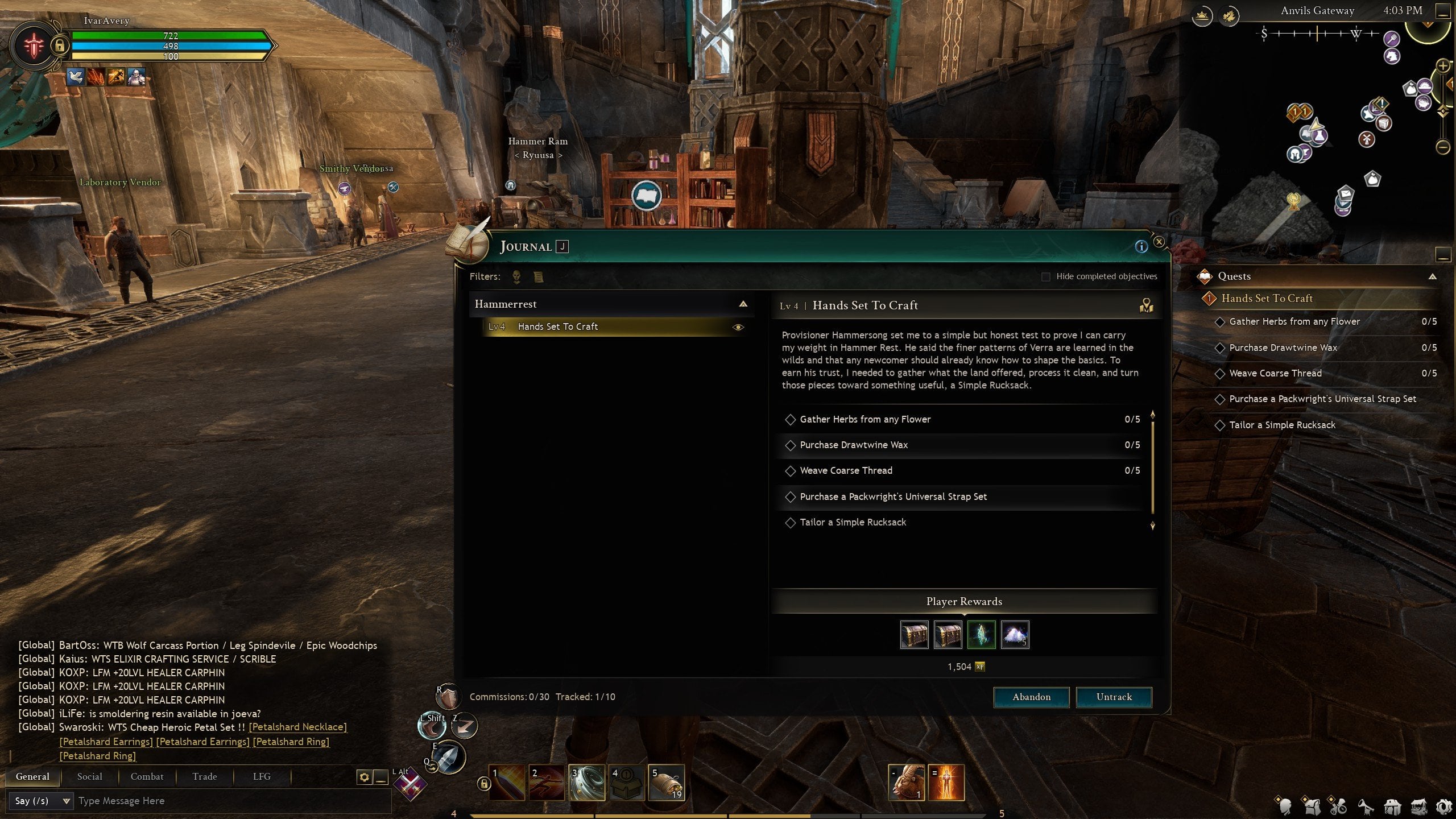Click the Petalshard Necklace chat link
Viewport: 1456px width, 819px height.
(x=297, y=727)
